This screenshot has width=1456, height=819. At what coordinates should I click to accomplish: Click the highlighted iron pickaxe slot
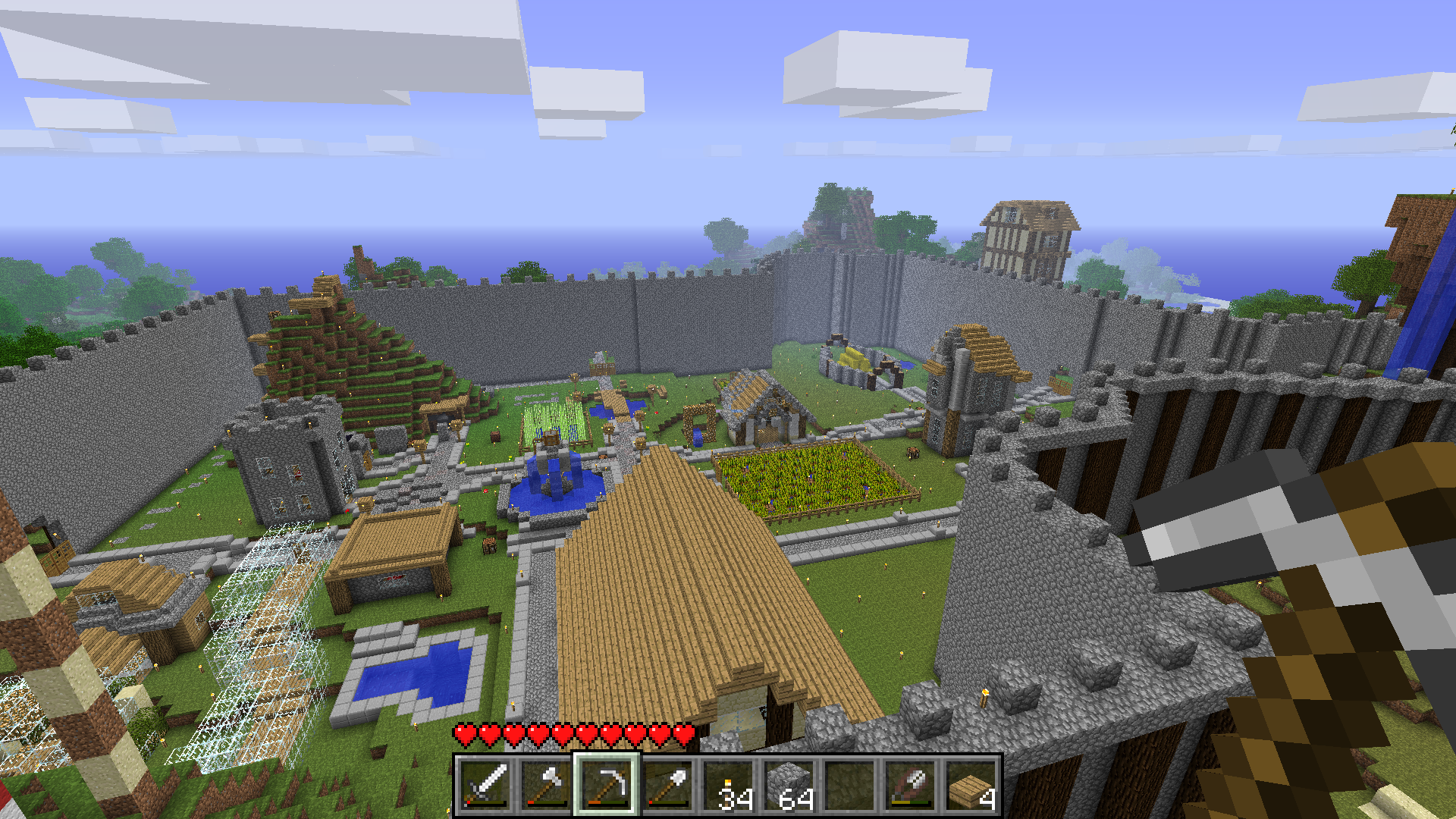coord(607,785)
